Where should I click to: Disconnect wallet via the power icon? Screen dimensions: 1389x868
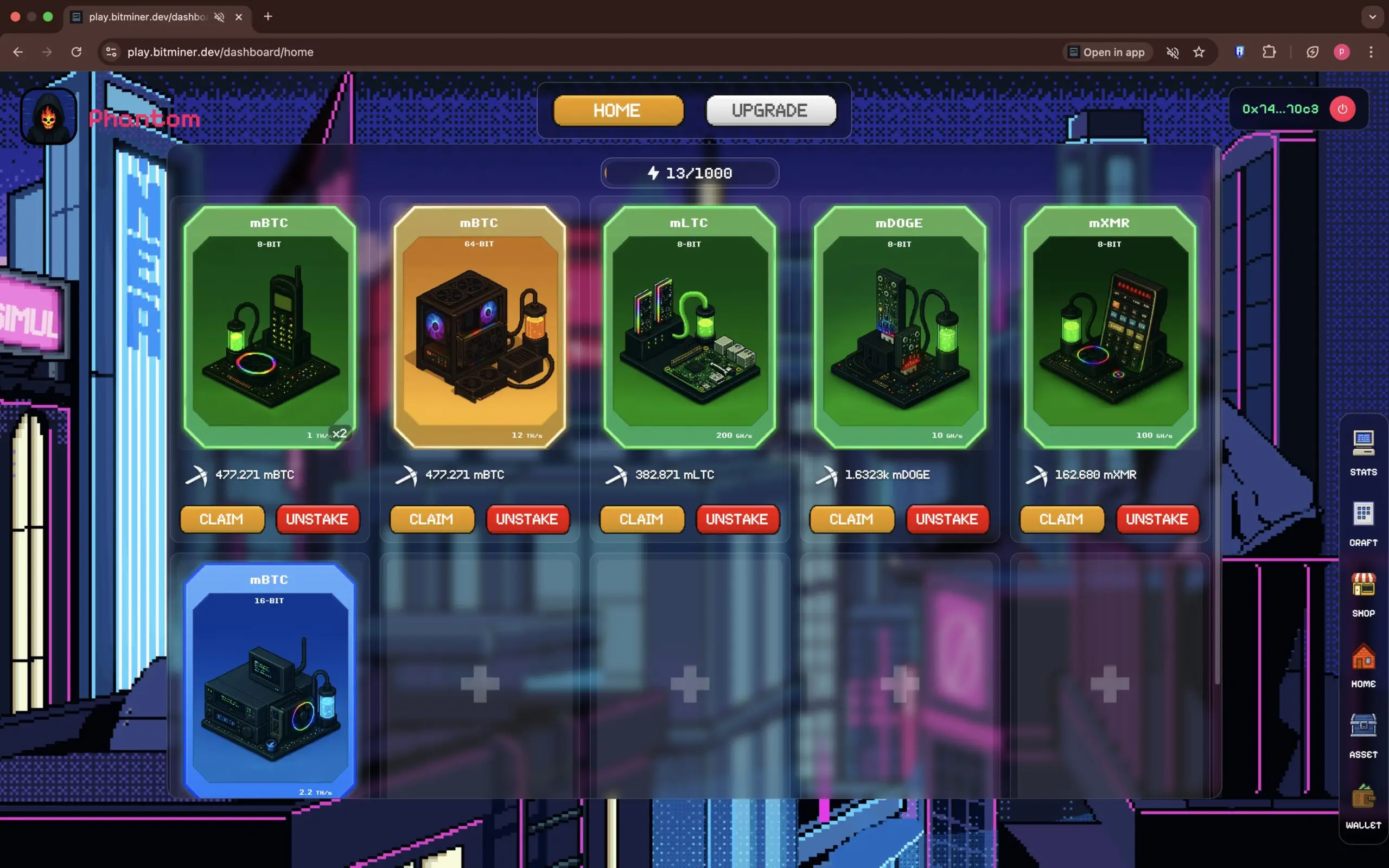click(1342, 108)
